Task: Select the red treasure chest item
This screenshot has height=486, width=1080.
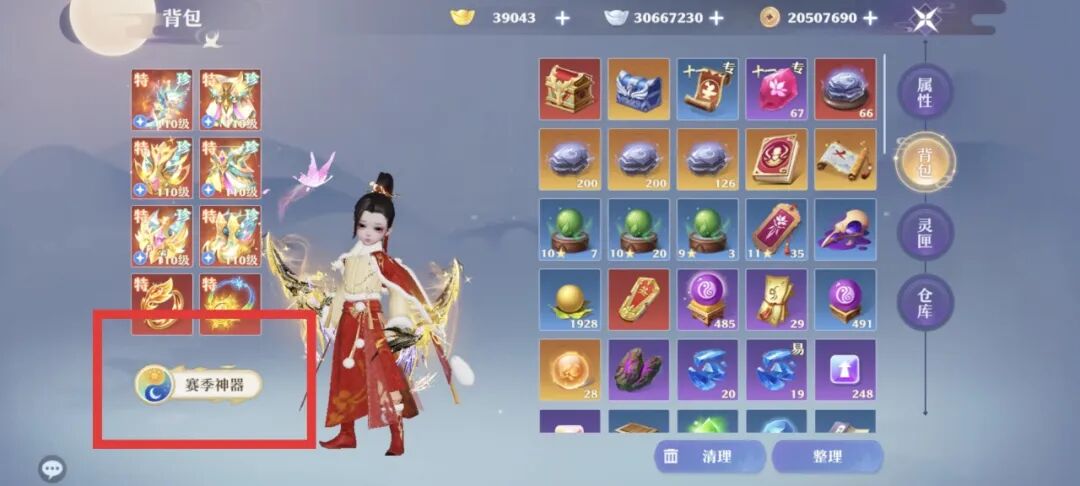Action: point(570,89)
